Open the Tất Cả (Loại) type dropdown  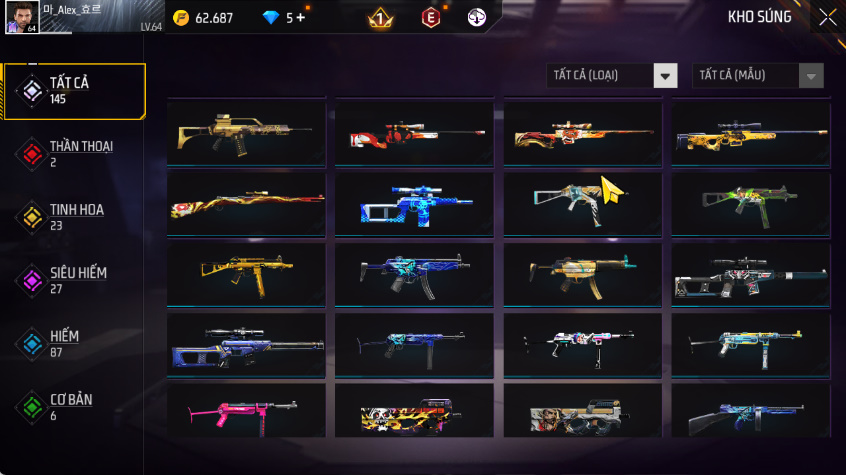[612, 76]
